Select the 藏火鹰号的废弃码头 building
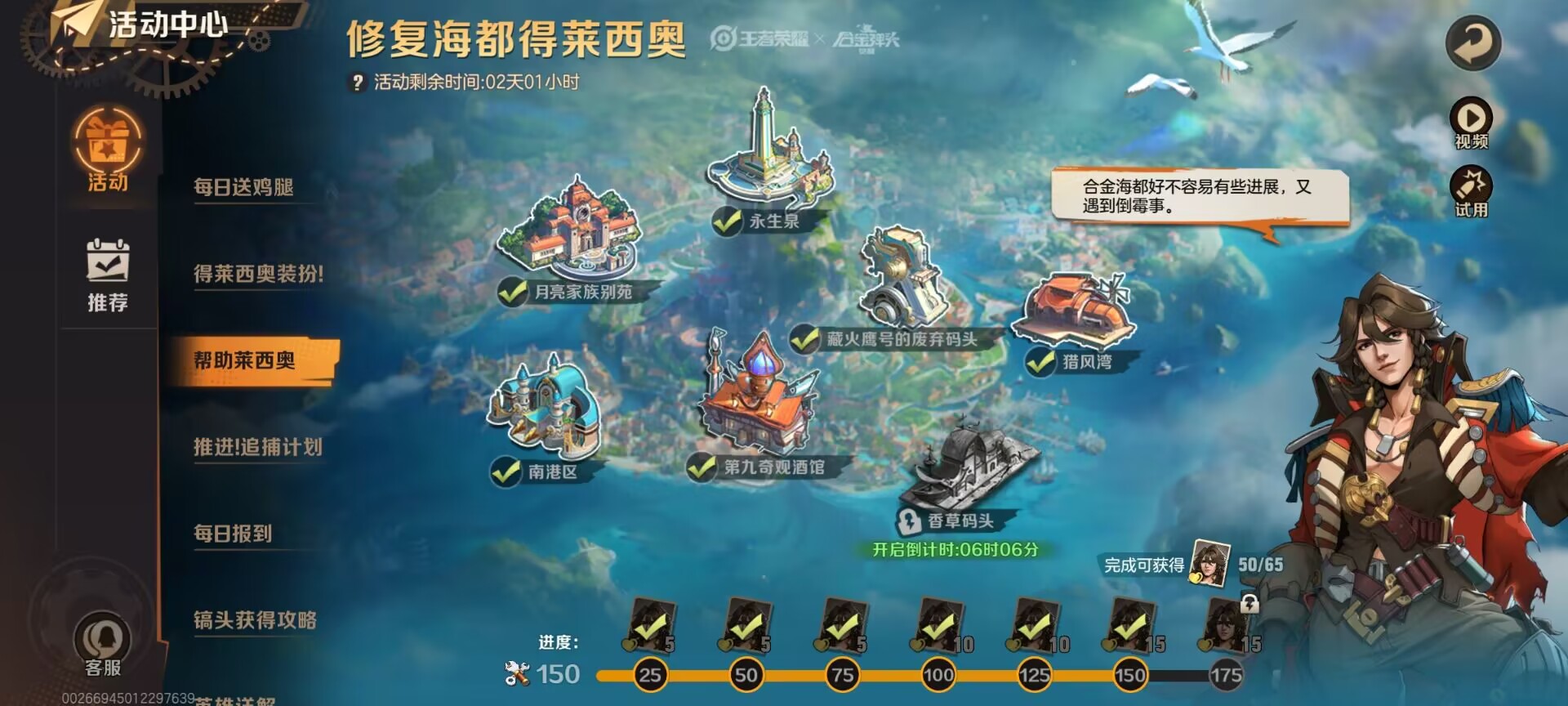The image size is (1568, 706). click(902, 282)
